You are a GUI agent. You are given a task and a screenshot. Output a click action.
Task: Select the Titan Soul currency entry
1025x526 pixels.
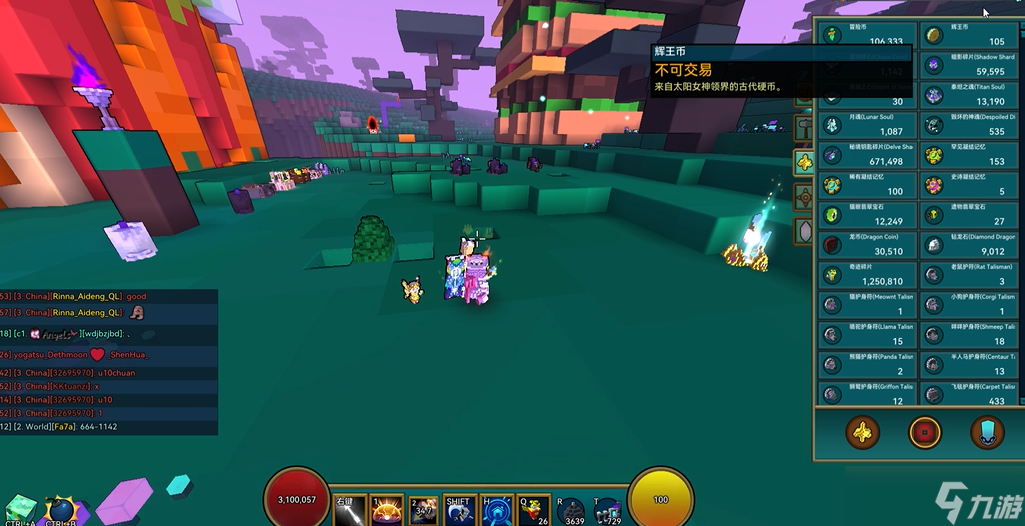coord(968,95)
